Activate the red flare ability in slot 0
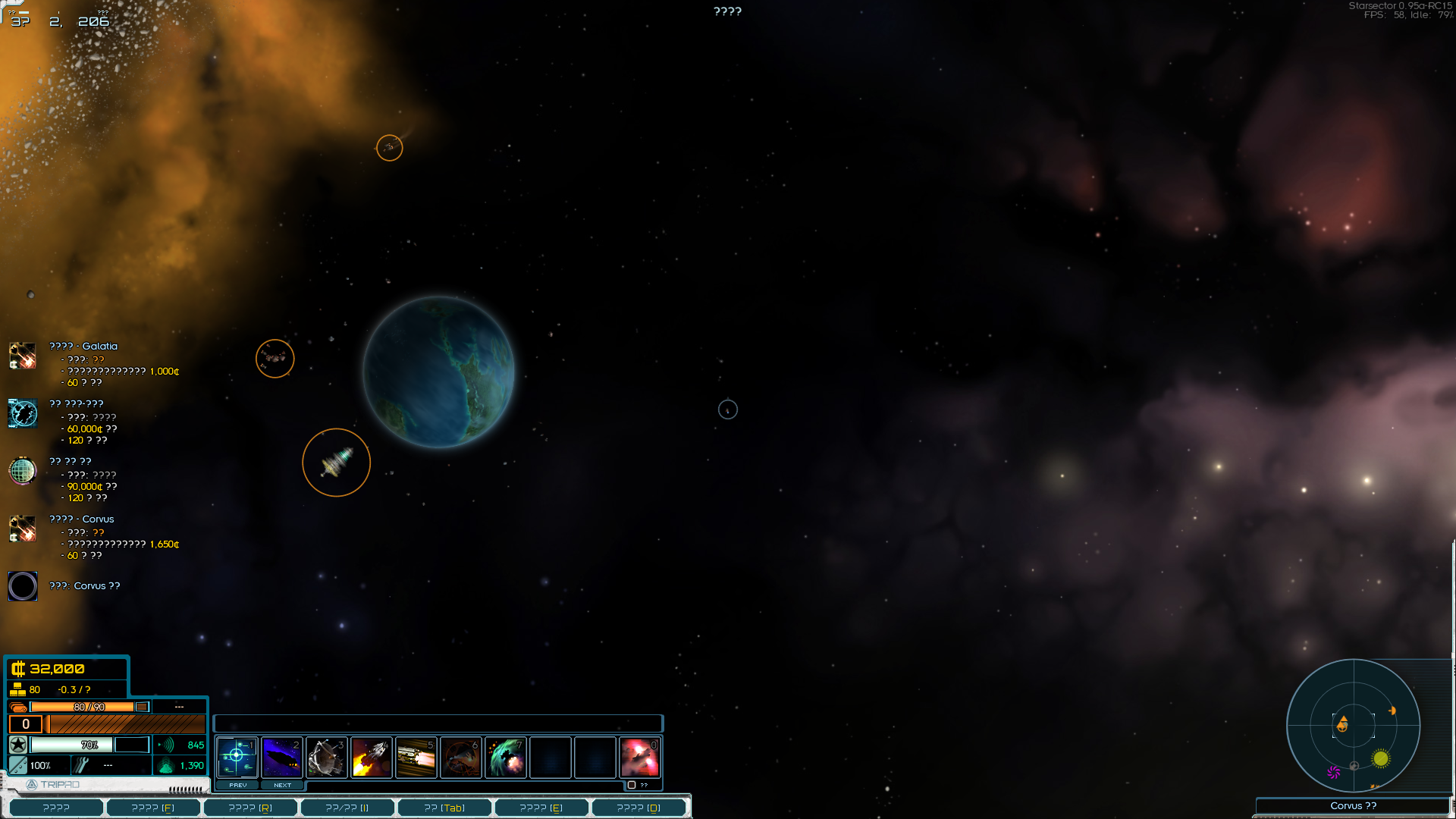The width and height of the screenshot is (1456, 819). click(639, 757)
